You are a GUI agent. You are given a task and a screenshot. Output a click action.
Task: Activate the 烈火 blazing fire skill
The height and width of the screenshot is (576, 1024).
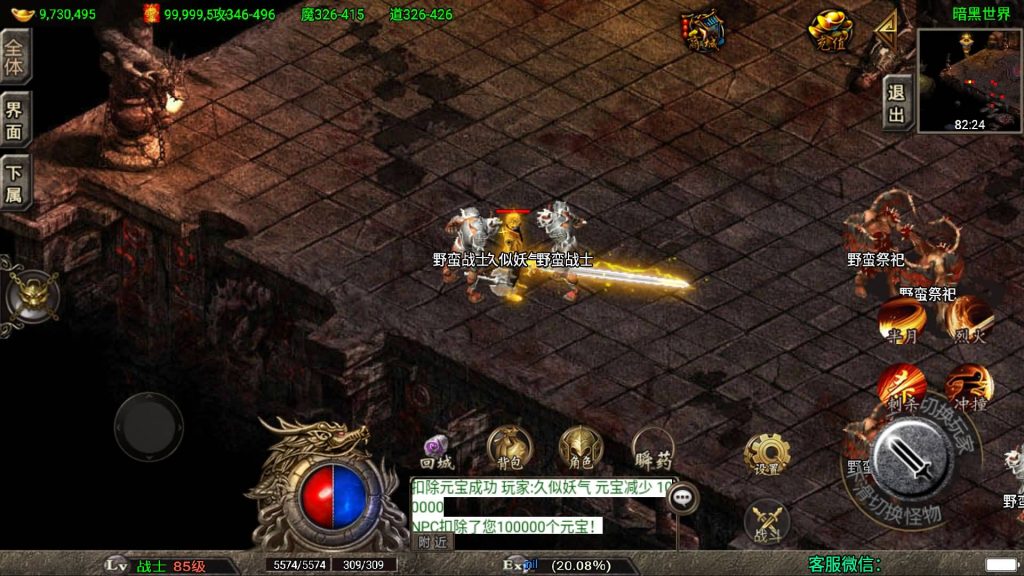pos(964,321)
